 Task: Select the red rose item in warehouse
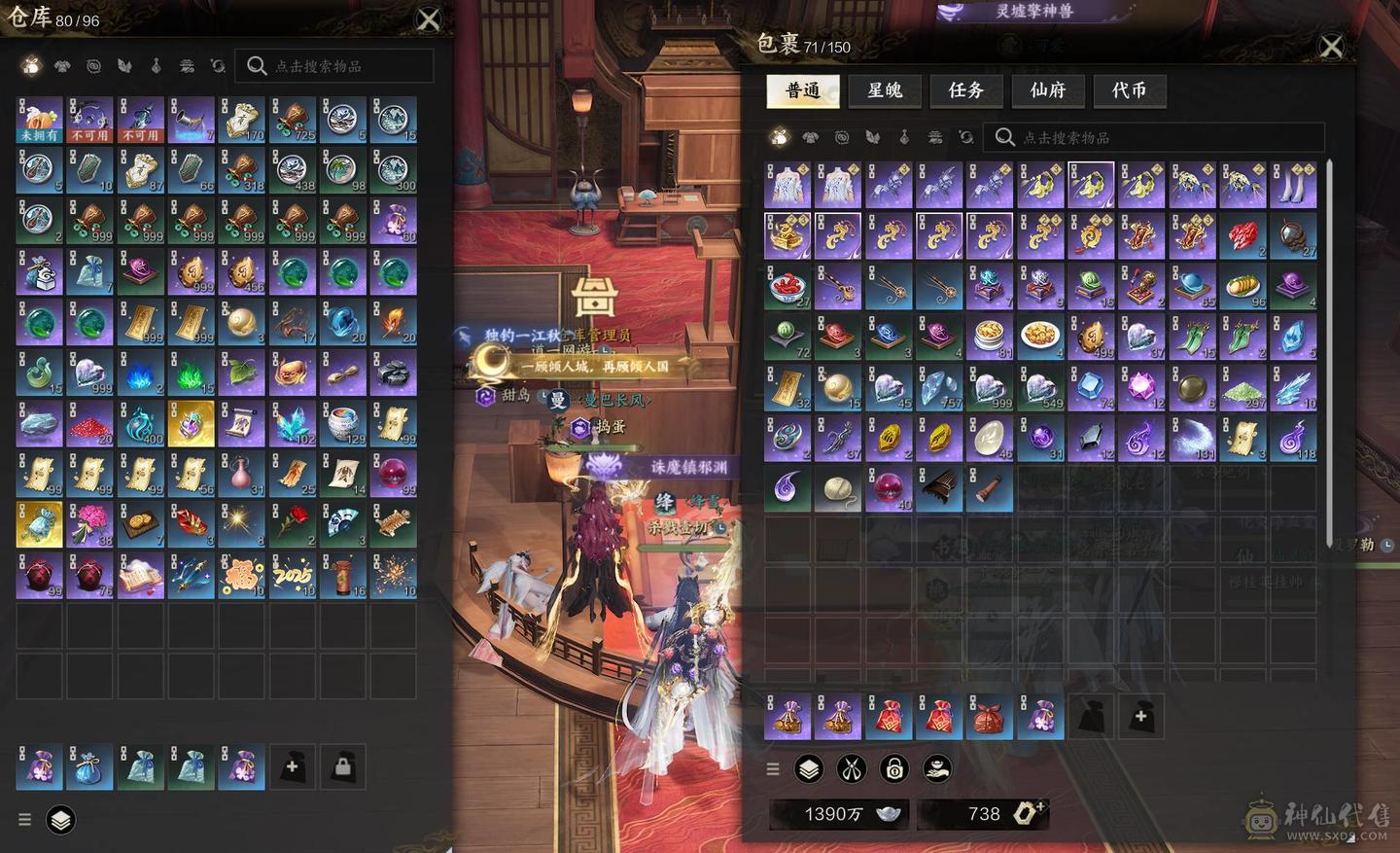pyautogui.click(x=293, y=524)
